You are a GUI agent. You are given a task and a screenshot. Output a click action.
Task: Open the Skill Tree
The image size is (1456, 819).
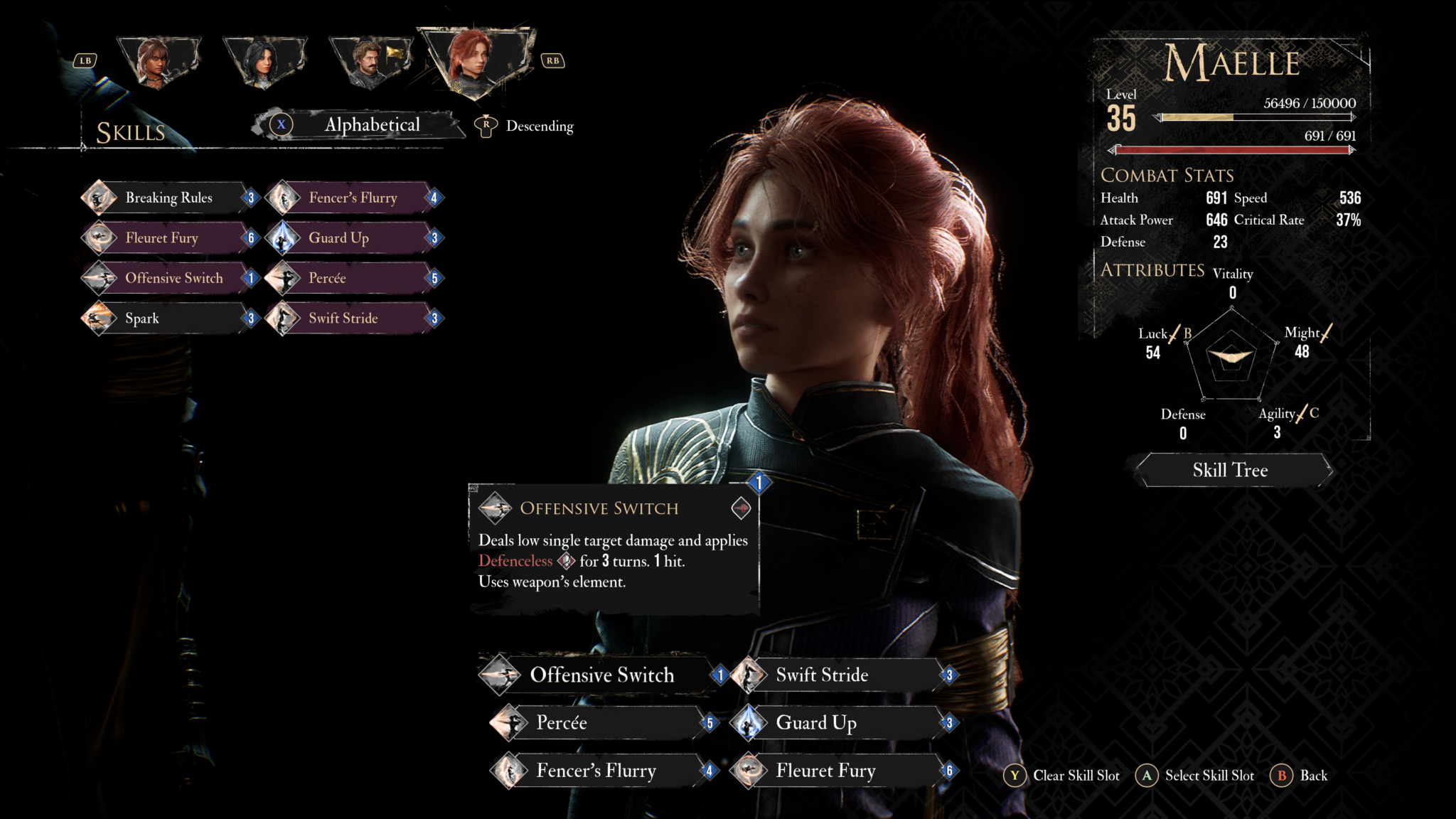coord(1231,470)
